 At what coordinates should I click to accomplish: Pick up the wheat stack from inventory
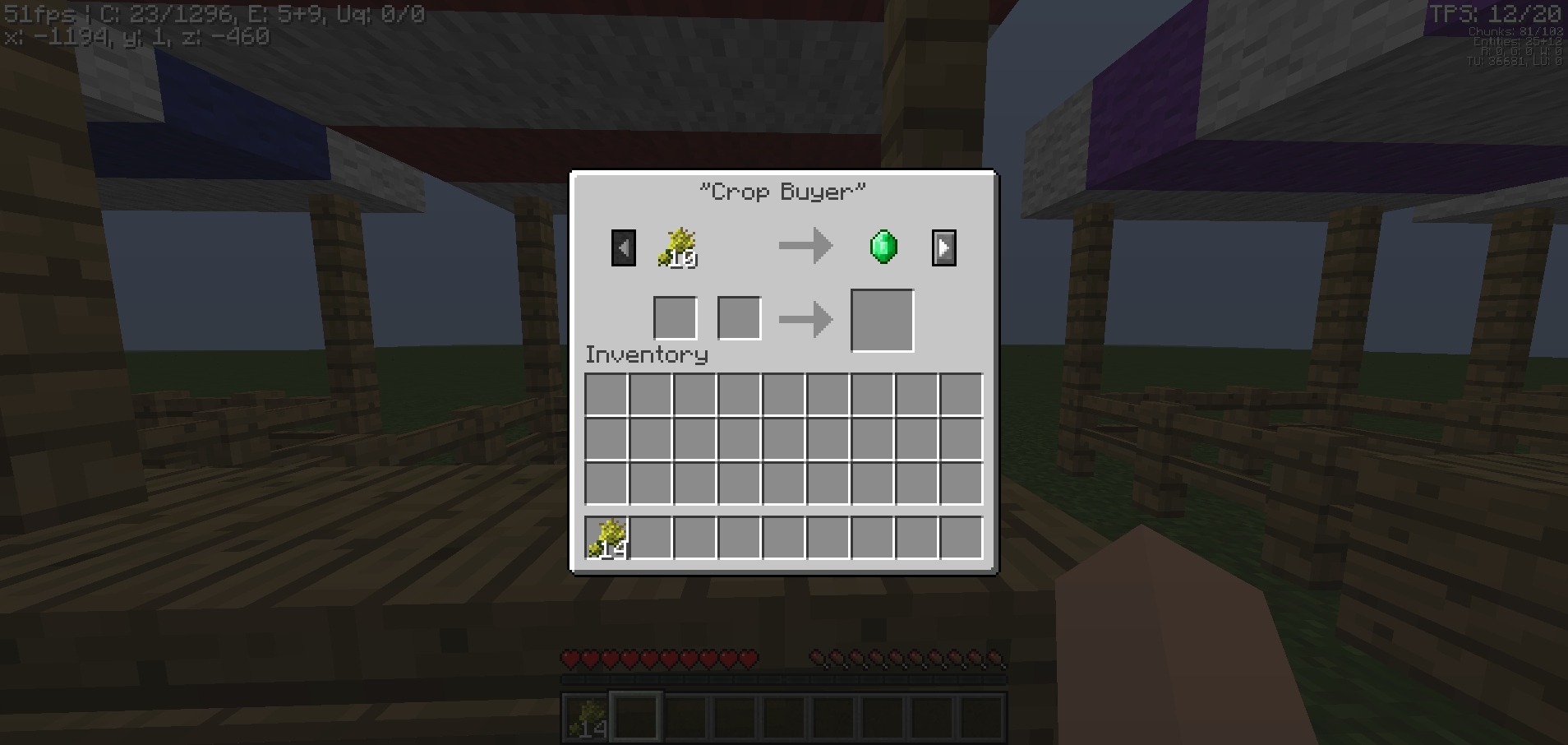click(x=608, y=537)
